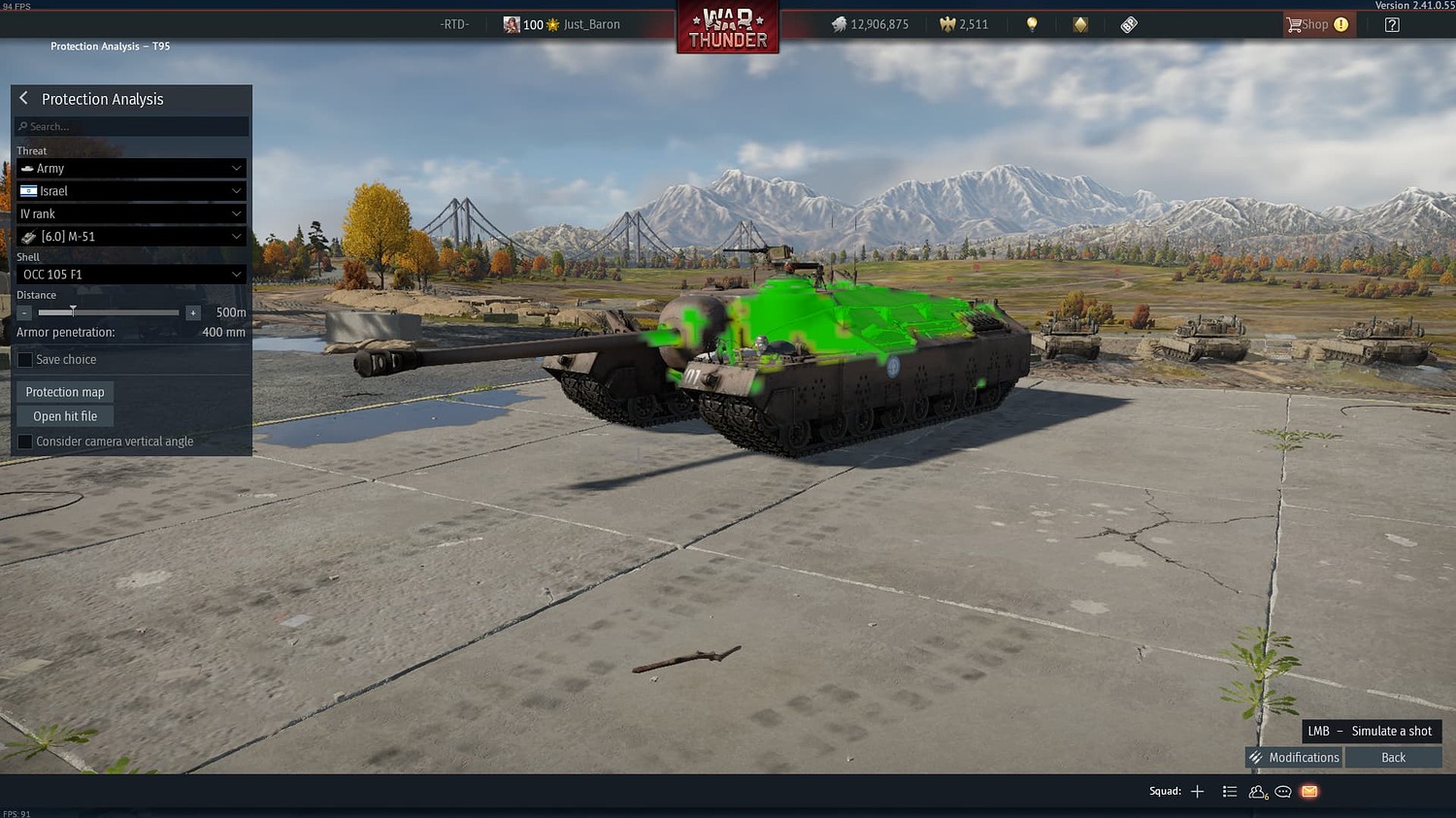Click the Protection map button

[x=64, y=391]
